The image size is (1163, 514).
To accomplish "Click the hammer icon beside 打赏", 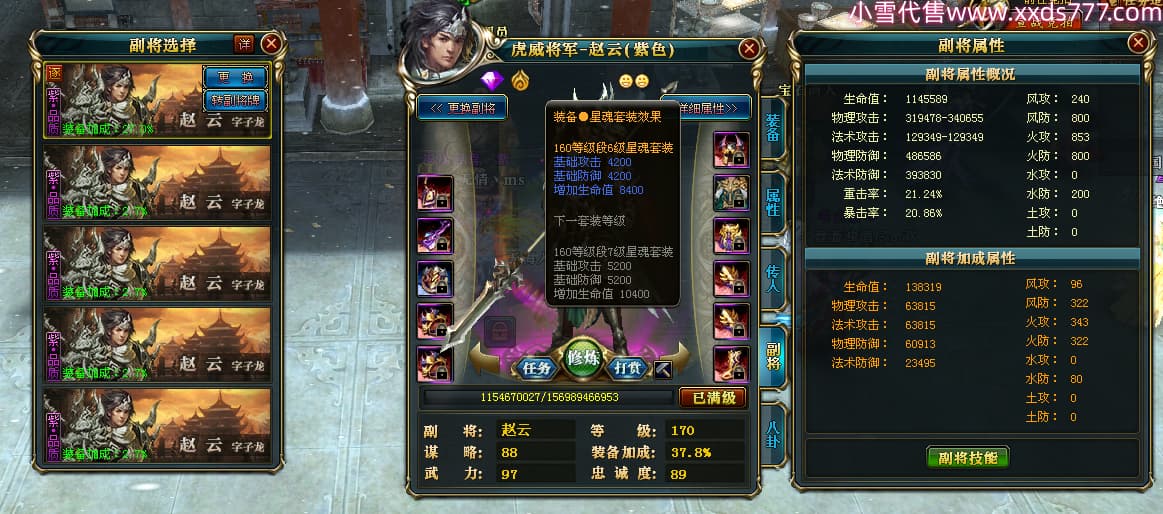I will click(x=662, y=369).
